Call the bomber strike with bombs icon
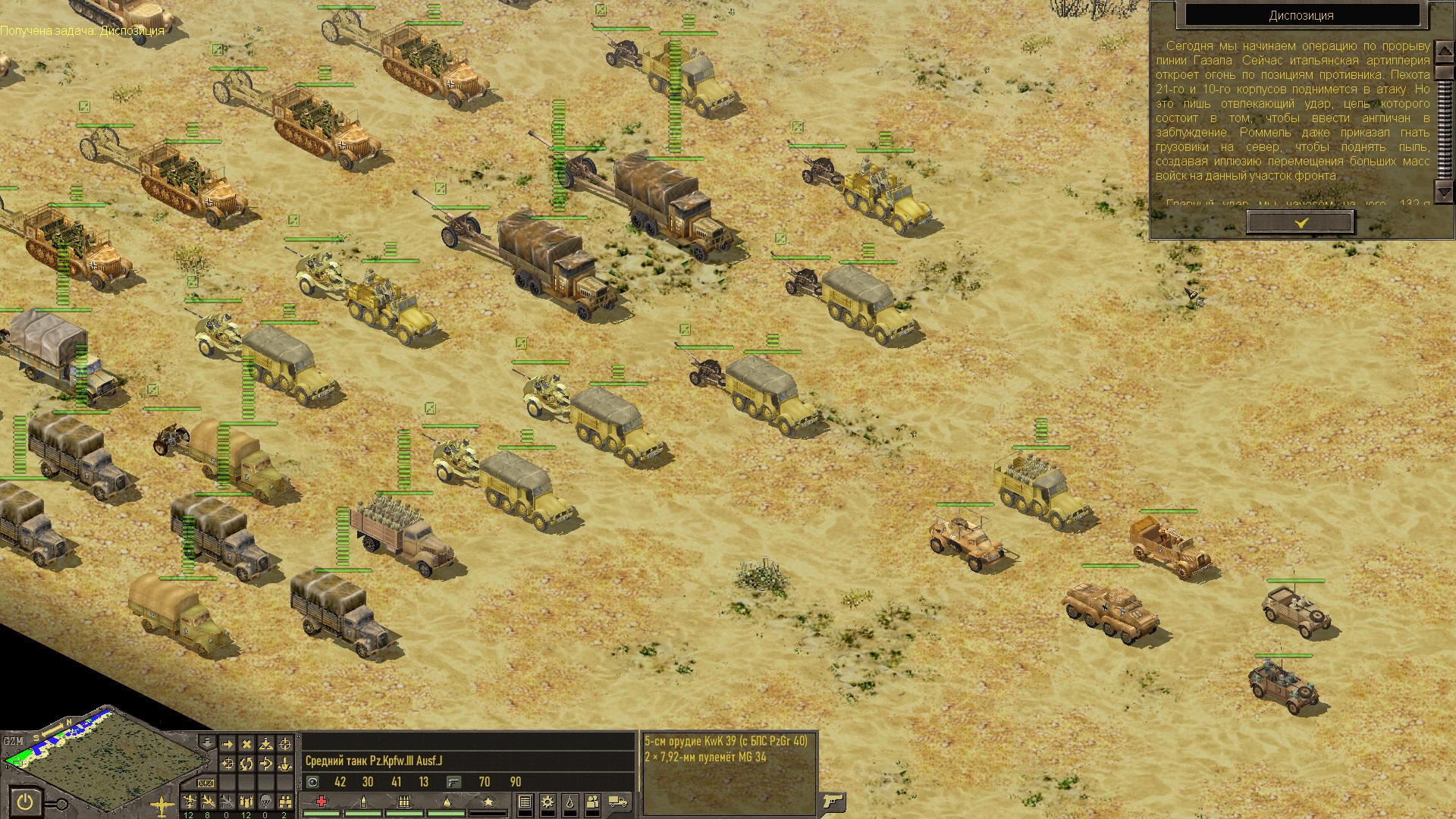 click(x=246, y=801)
